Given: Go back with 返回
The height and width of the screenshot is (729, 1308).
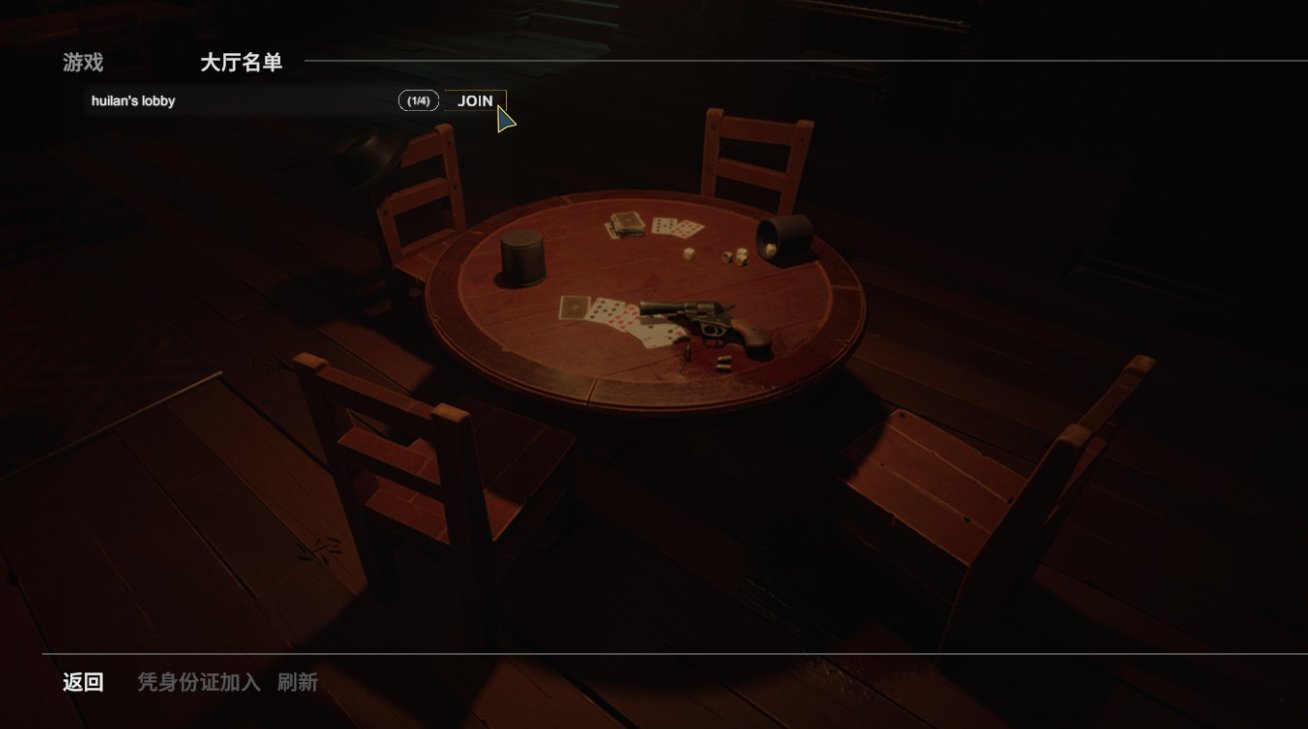Looking at the screenshot, I should point(83,682).
